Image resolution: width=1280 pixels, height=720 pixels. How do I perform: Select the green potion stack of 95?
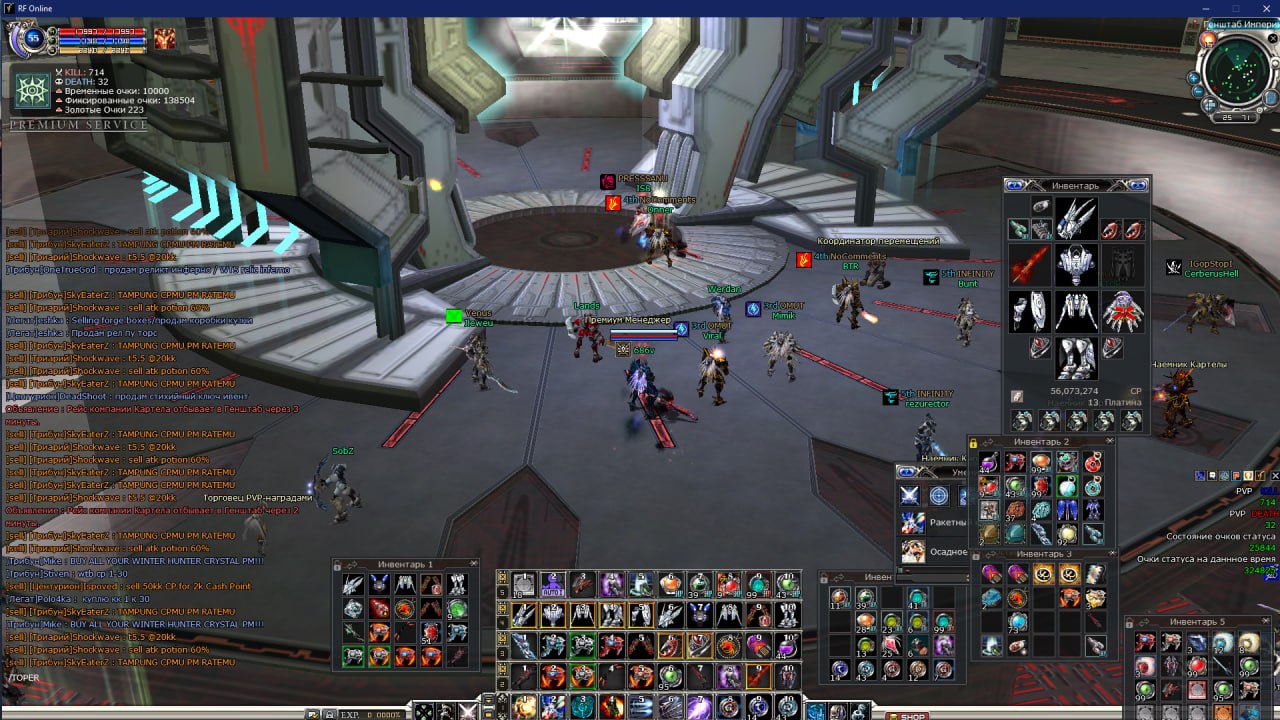(670, 677)
